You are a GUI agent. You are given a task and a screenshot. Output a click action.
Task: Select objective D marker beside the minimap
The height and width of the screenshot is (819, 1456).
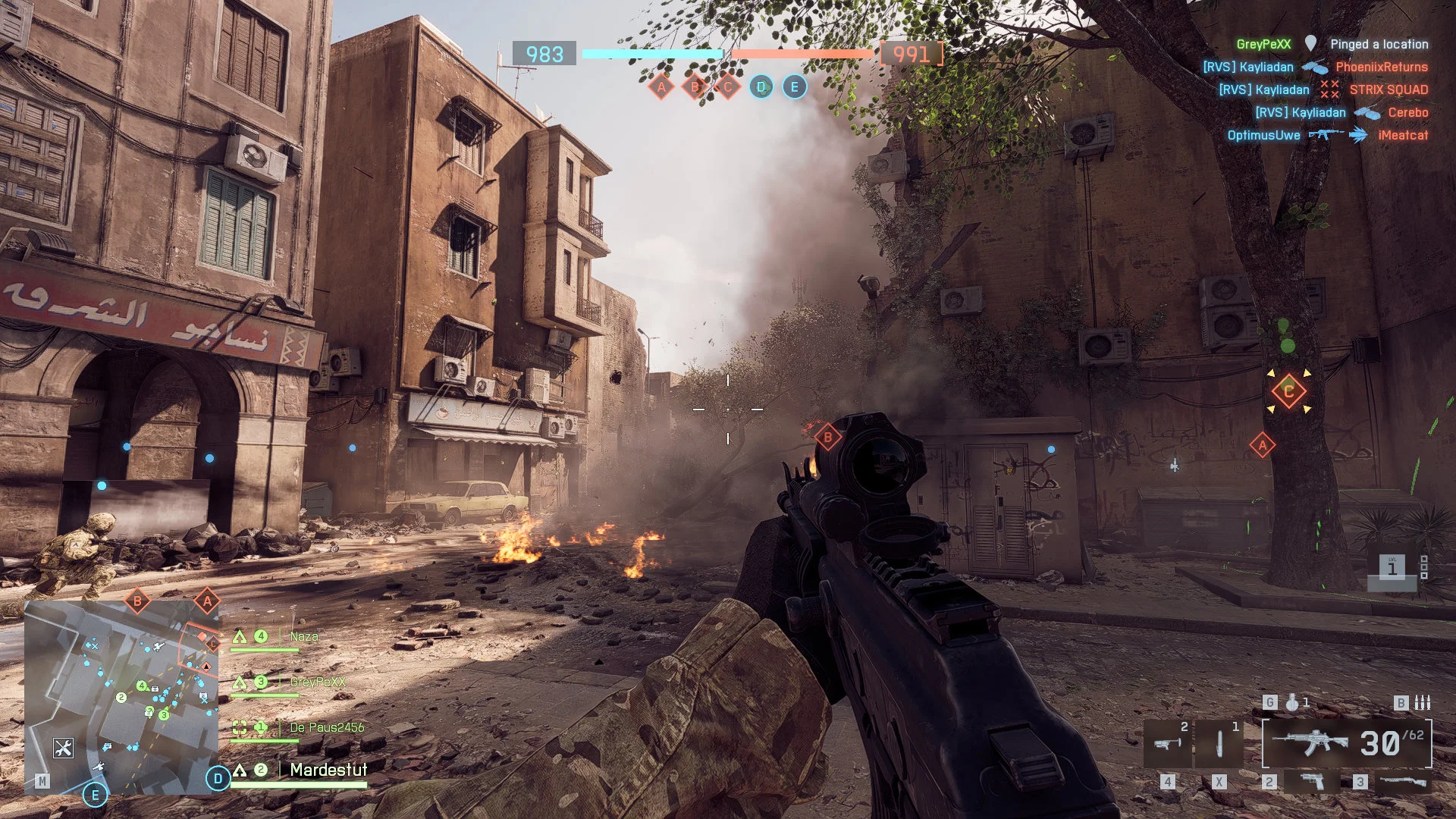coord(218,778)
